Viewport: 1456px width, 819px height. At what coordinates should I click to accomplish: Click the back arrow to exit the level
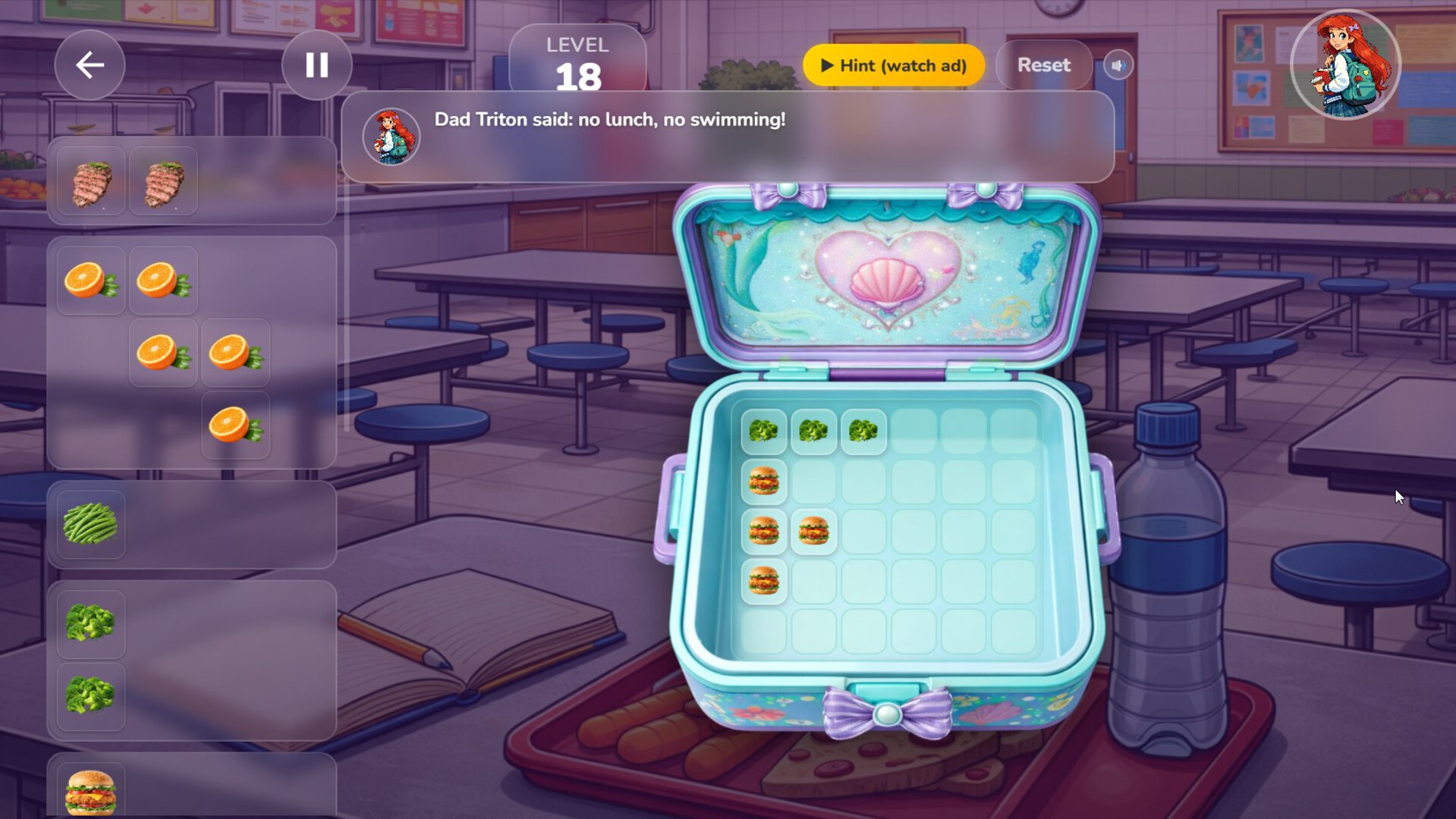click(89, 64)
